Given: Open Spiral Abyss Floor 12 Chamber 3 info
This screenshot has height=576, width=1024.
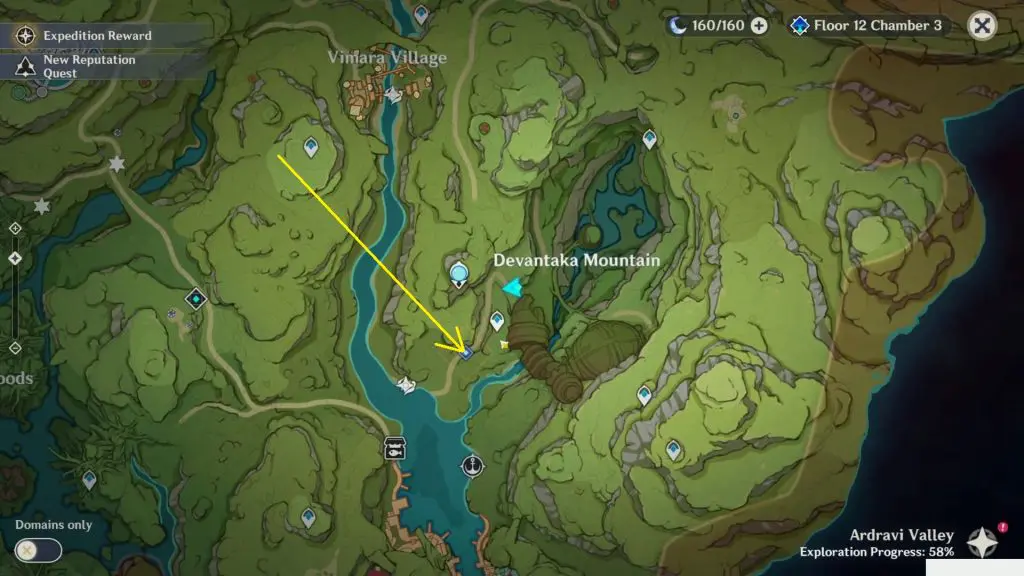Looking at the screenshot, I should [x=868, y=25].
